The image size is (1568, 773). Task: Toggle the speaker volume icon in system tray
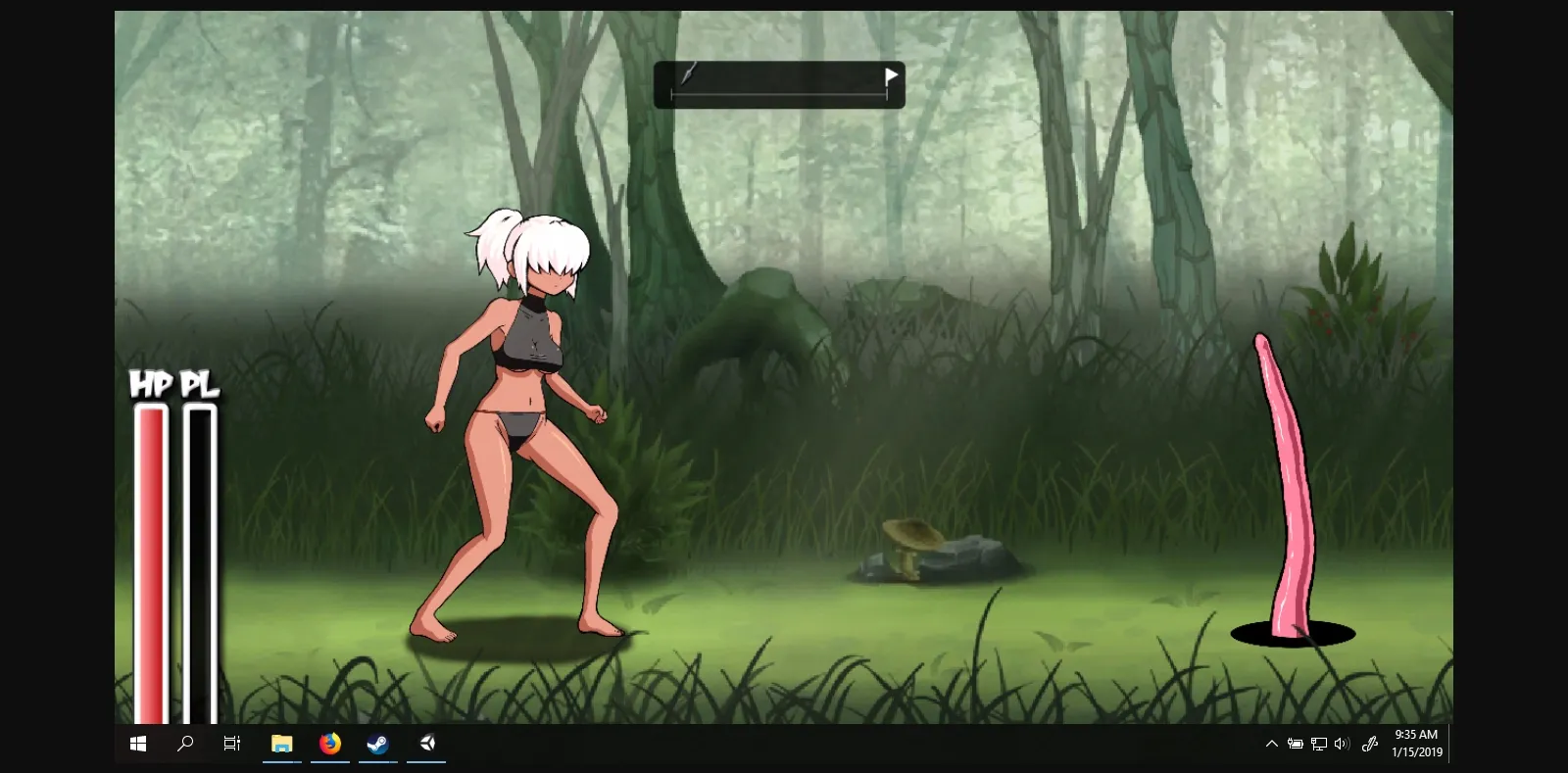pos(1342,744)
